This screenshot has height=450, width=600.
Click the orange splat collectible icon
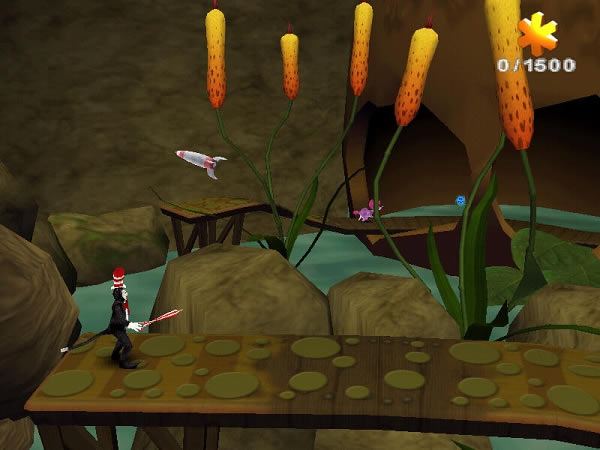click(538, 35)
